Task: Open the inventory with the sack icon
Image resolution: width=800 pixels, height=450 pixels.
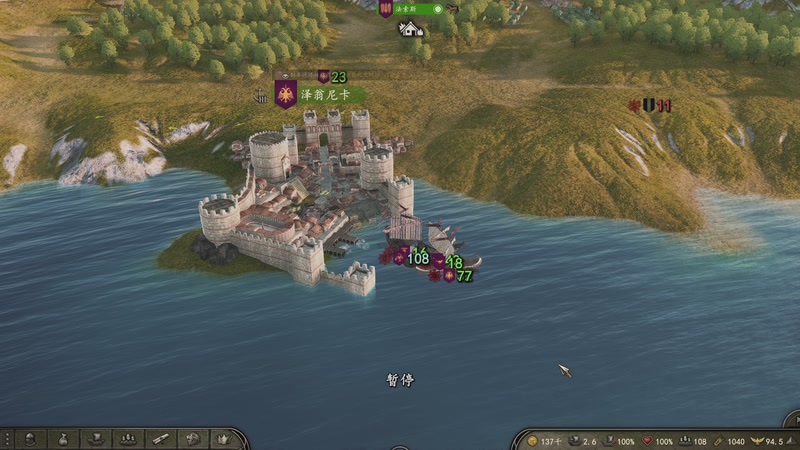Action: pyautogui.click(x=63, y=439)
